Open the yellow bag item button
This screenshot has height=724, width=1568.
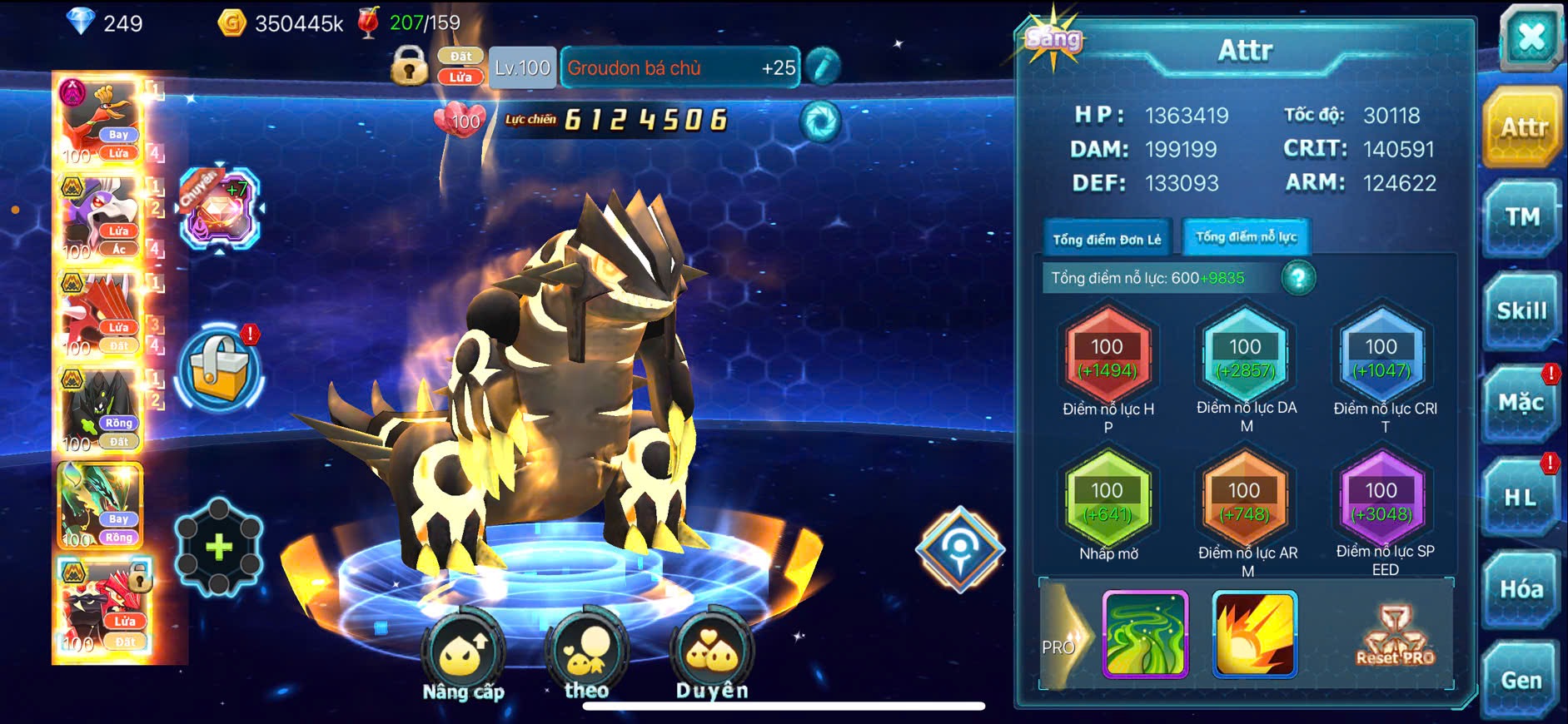220,369
